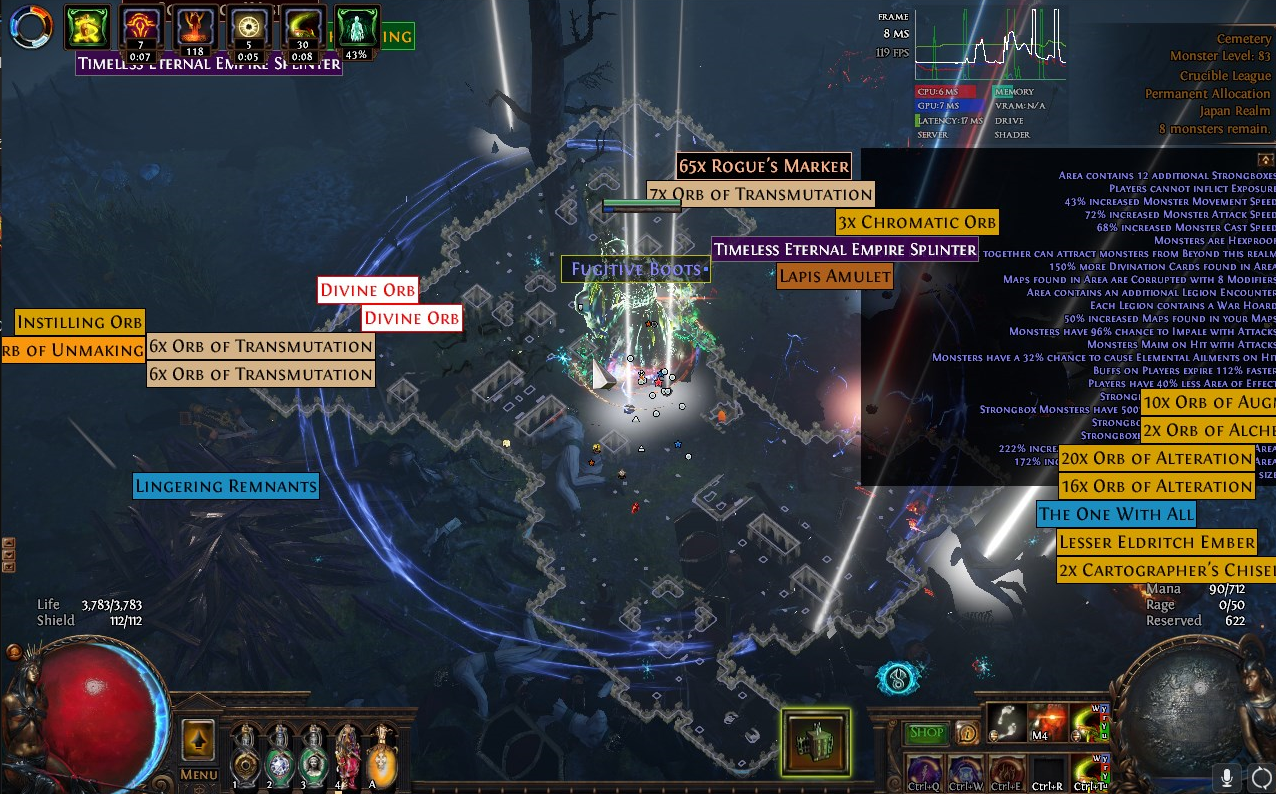Activate the Ctrl+E red aura skill

coord(1006,772)
